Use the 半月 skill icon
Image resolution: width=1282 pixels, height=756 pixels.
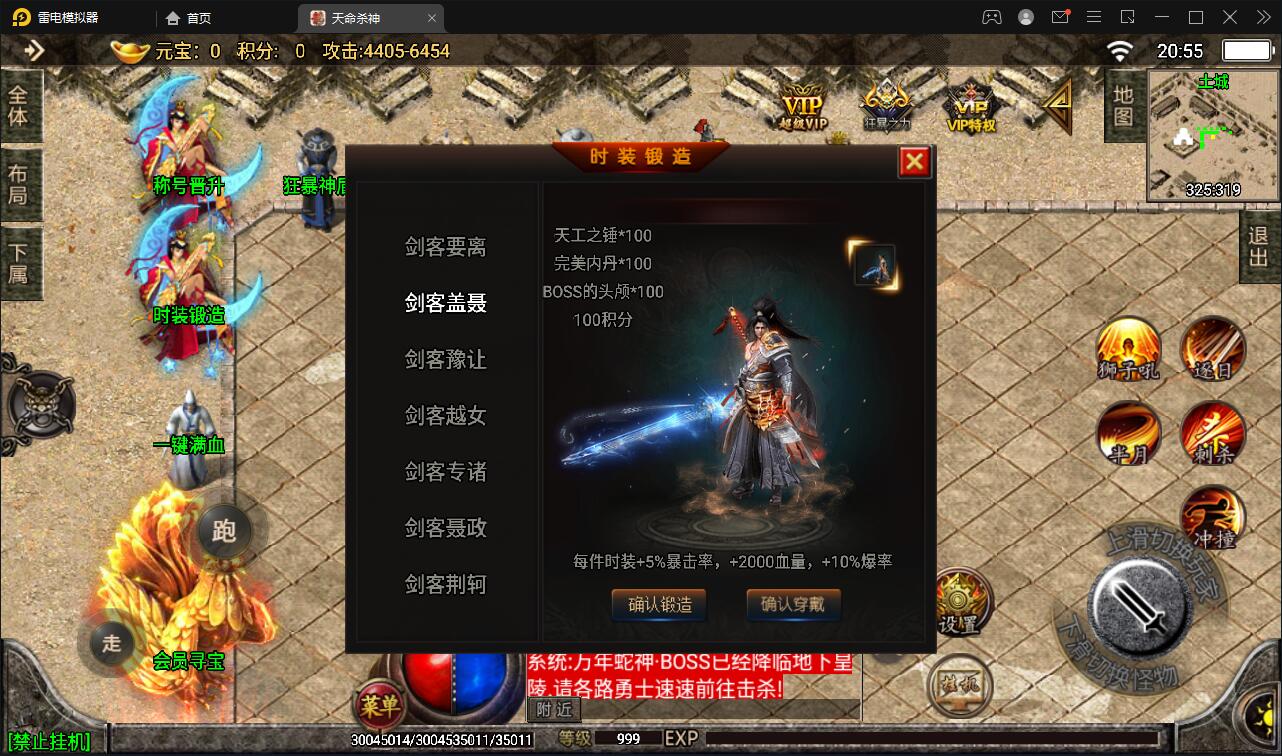click(1128, 435)
